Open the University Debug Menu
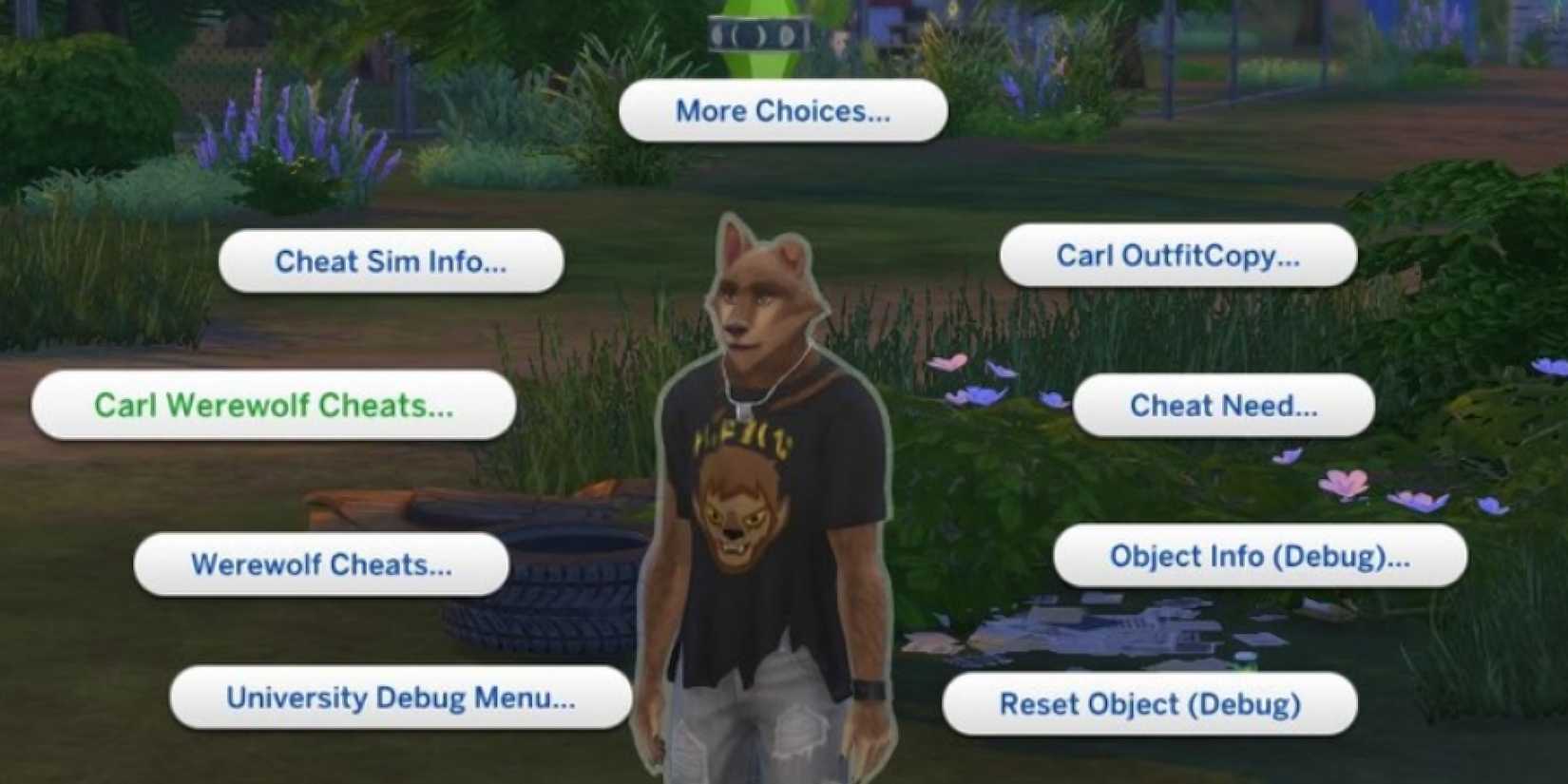 coord(401,698)
